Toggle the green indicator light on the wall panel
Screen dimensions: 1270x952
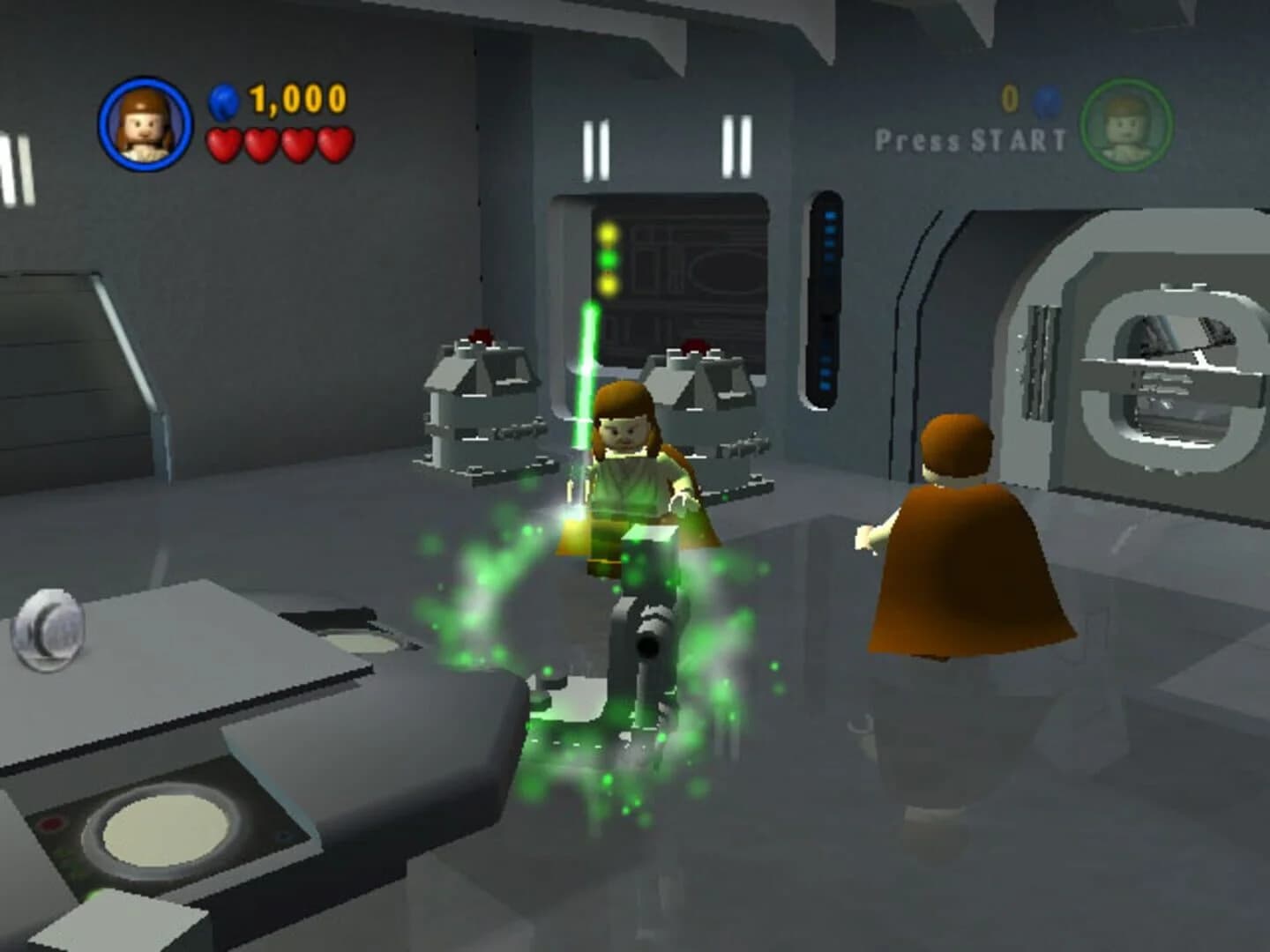[x=608, y=257]
